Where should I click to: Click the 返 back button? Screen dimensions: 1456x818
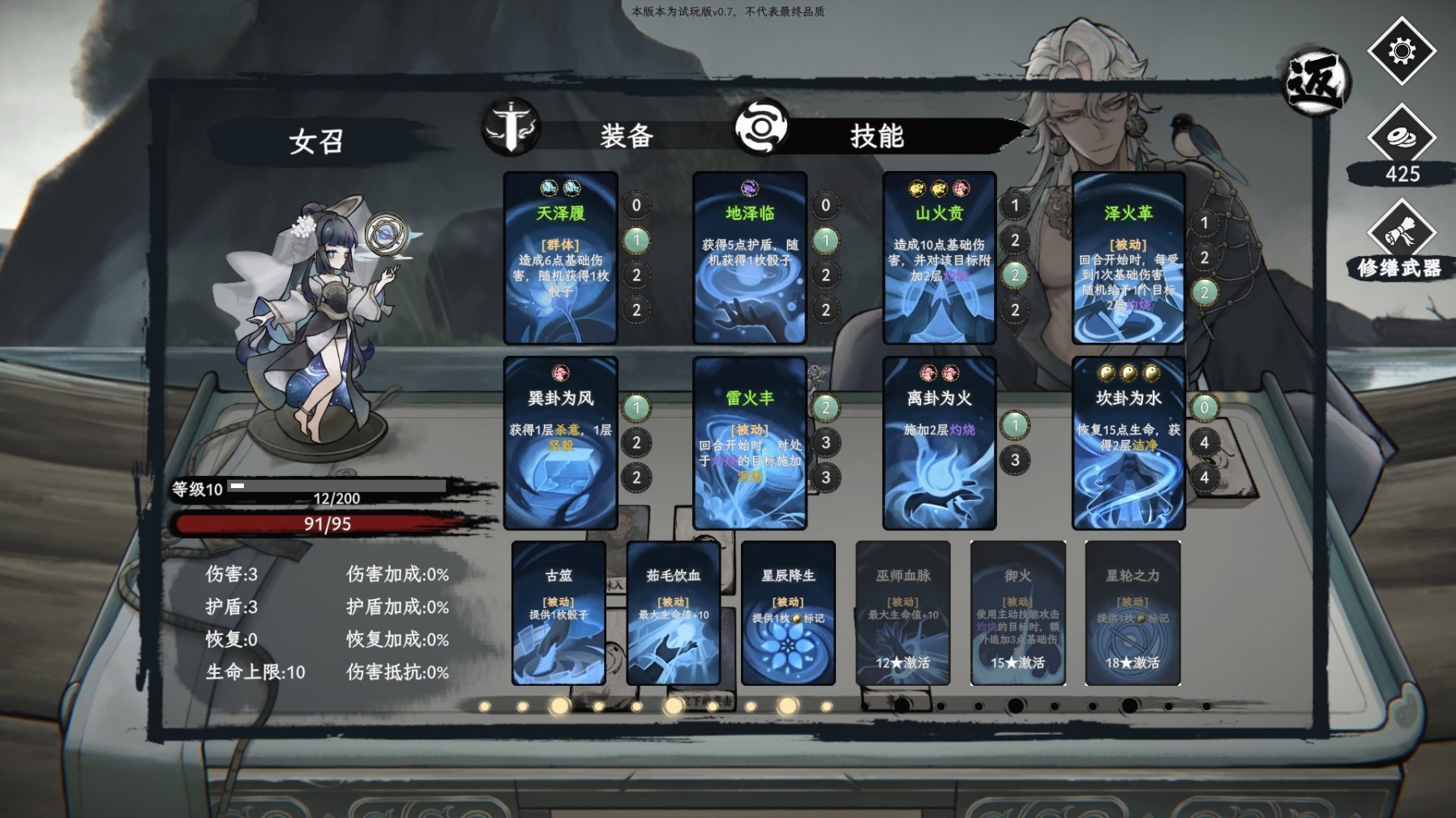(x=1314, y=82)
